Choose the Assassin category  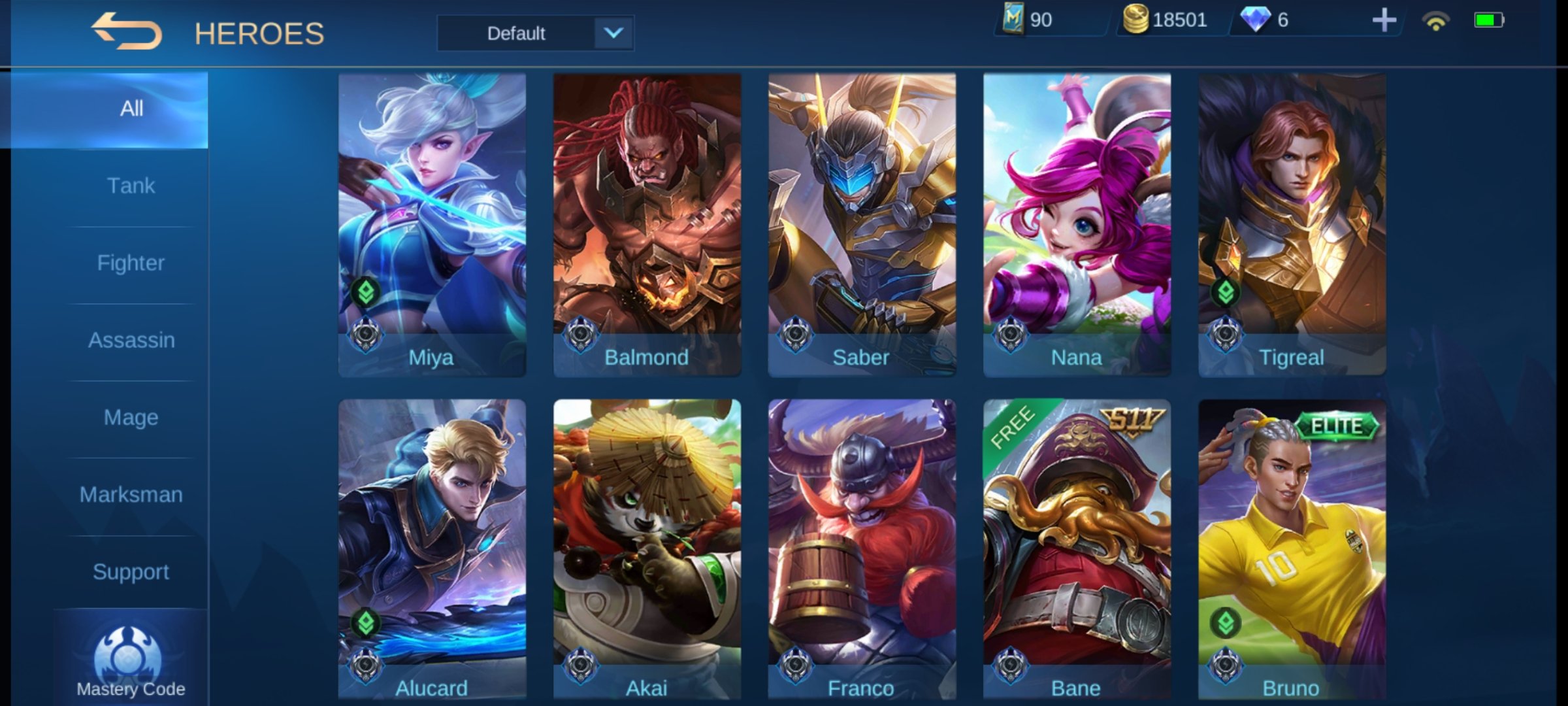[131, 340]
